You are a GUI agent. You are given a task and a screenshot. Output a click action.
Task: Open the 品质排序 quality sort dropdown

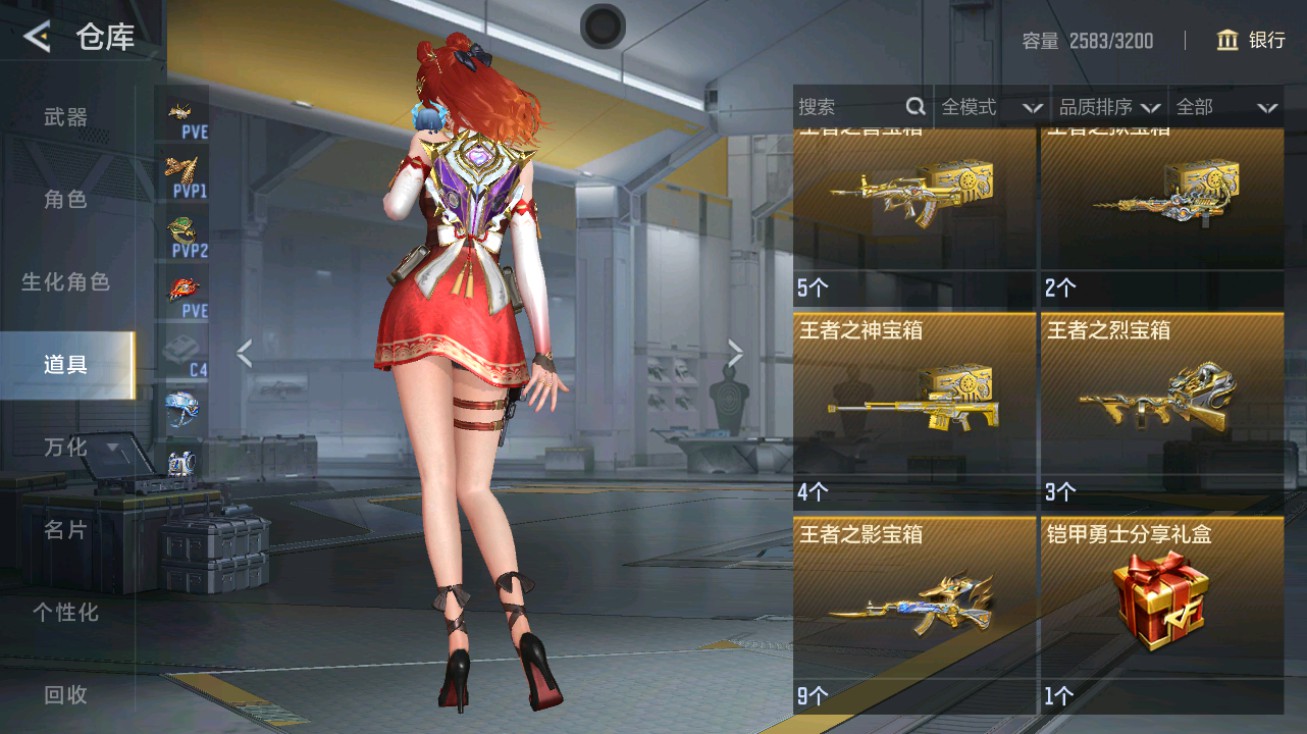click(x=1104, y=107)
